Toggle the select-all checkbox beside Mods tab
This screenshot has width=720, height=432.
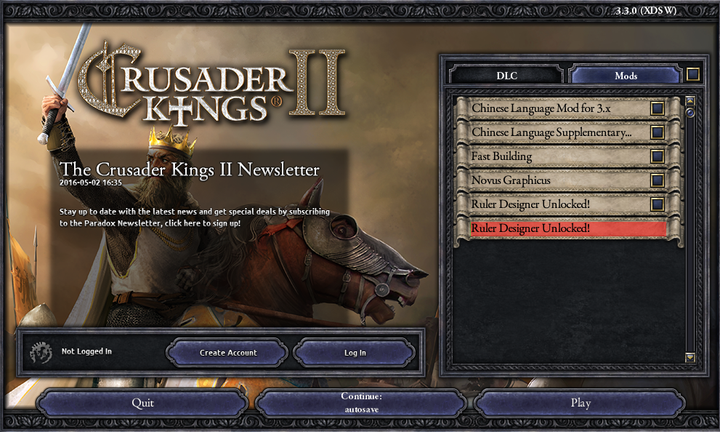click(694, 74)
